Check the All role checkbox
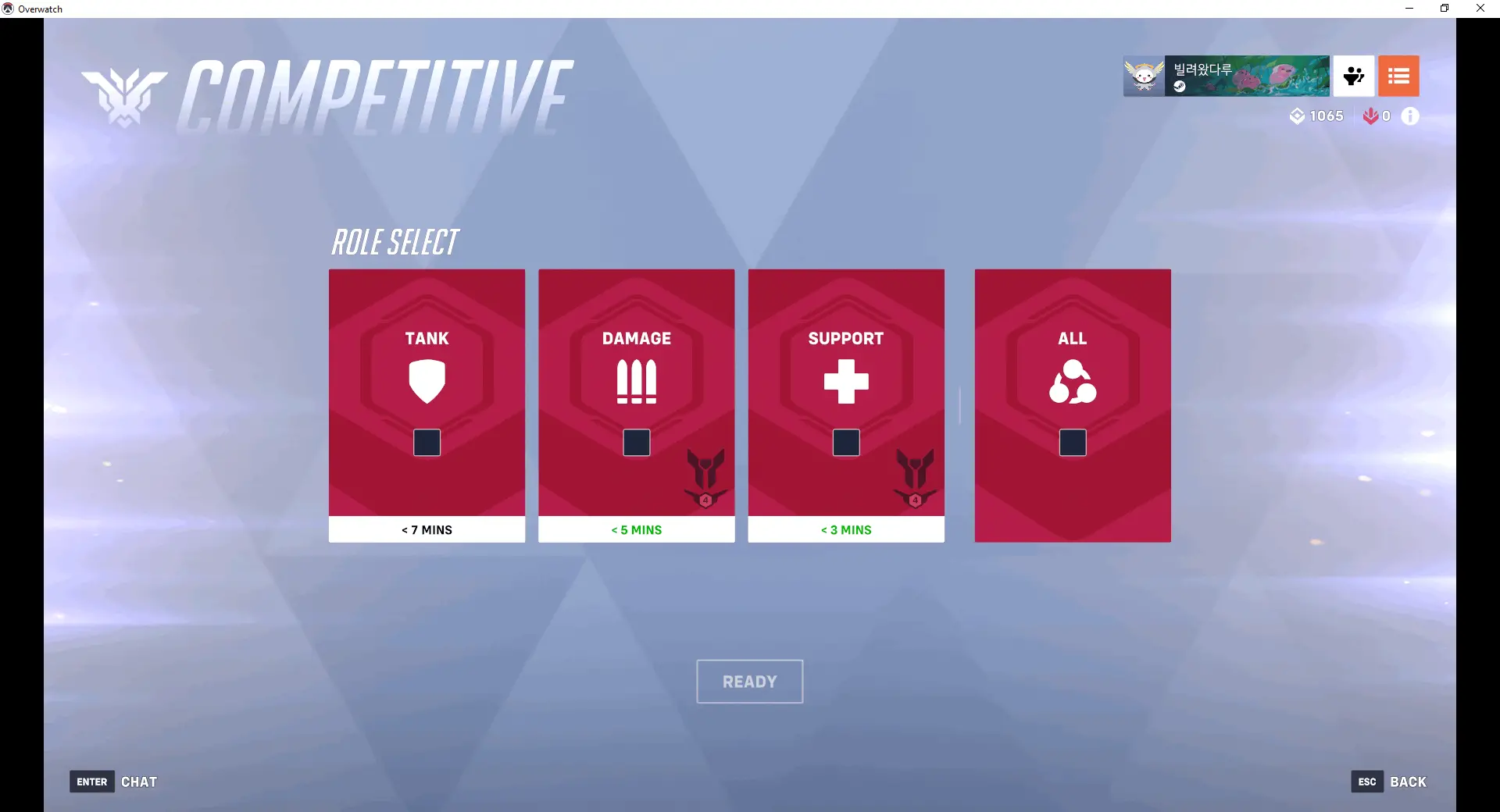Screen dimensions: 1500x812 (x=1072, y=443)
